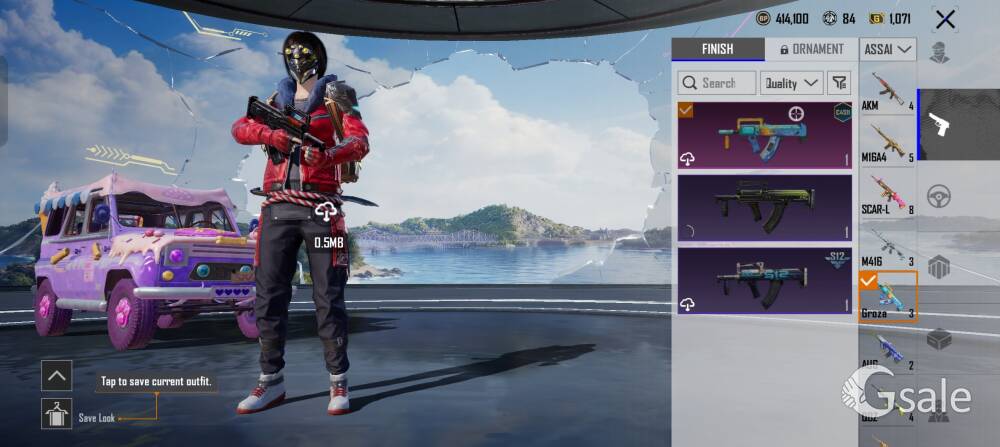Viewport: 1000px width, 447px height.
Task: Select the Groza weapon entry
Action: tap(888, 297)
